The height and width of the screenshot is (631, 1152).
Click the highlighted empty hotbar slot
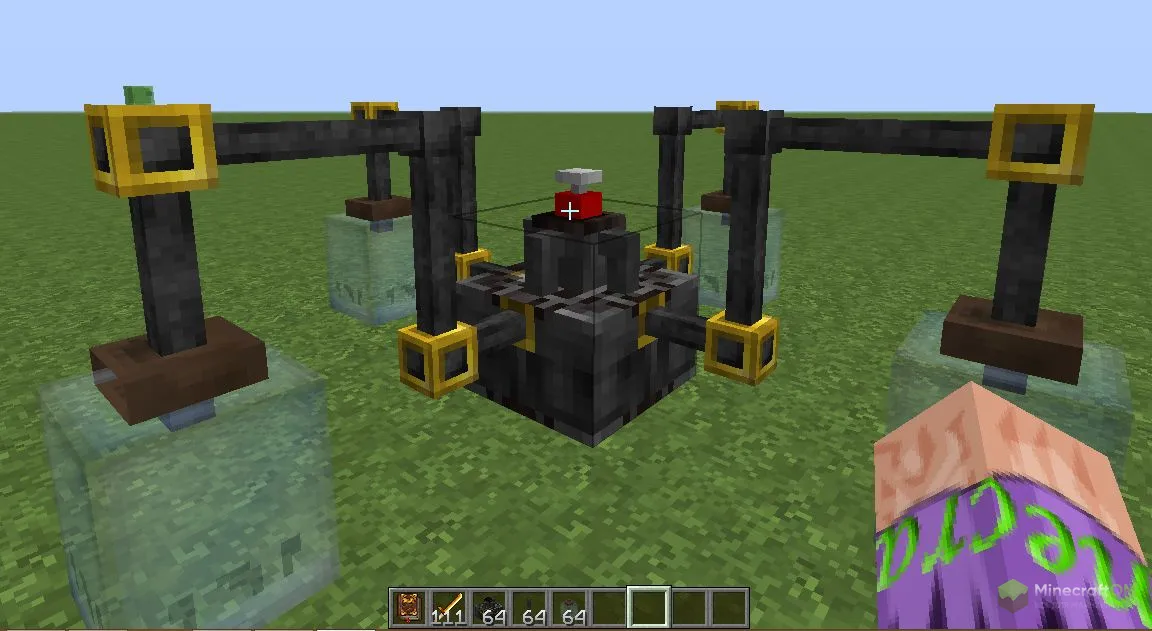(x=648, y=608)
